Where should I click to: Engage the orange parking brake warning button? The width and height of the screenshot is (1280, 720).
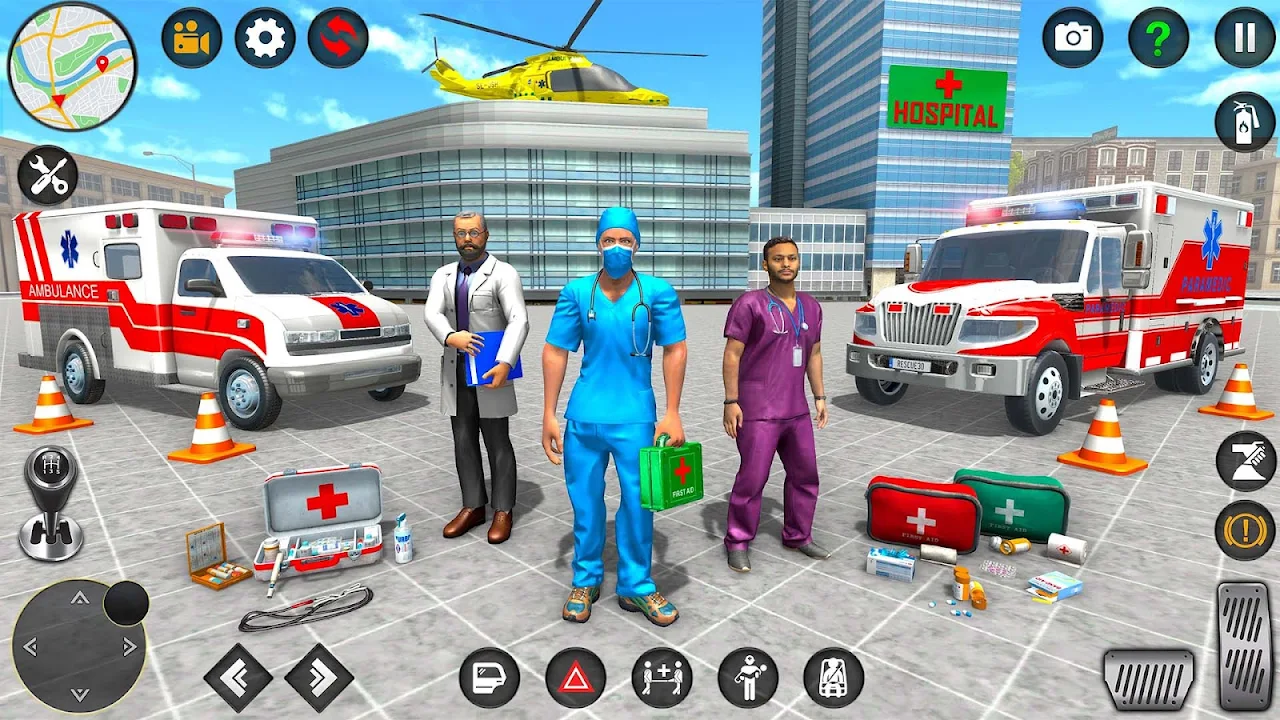1245,530
